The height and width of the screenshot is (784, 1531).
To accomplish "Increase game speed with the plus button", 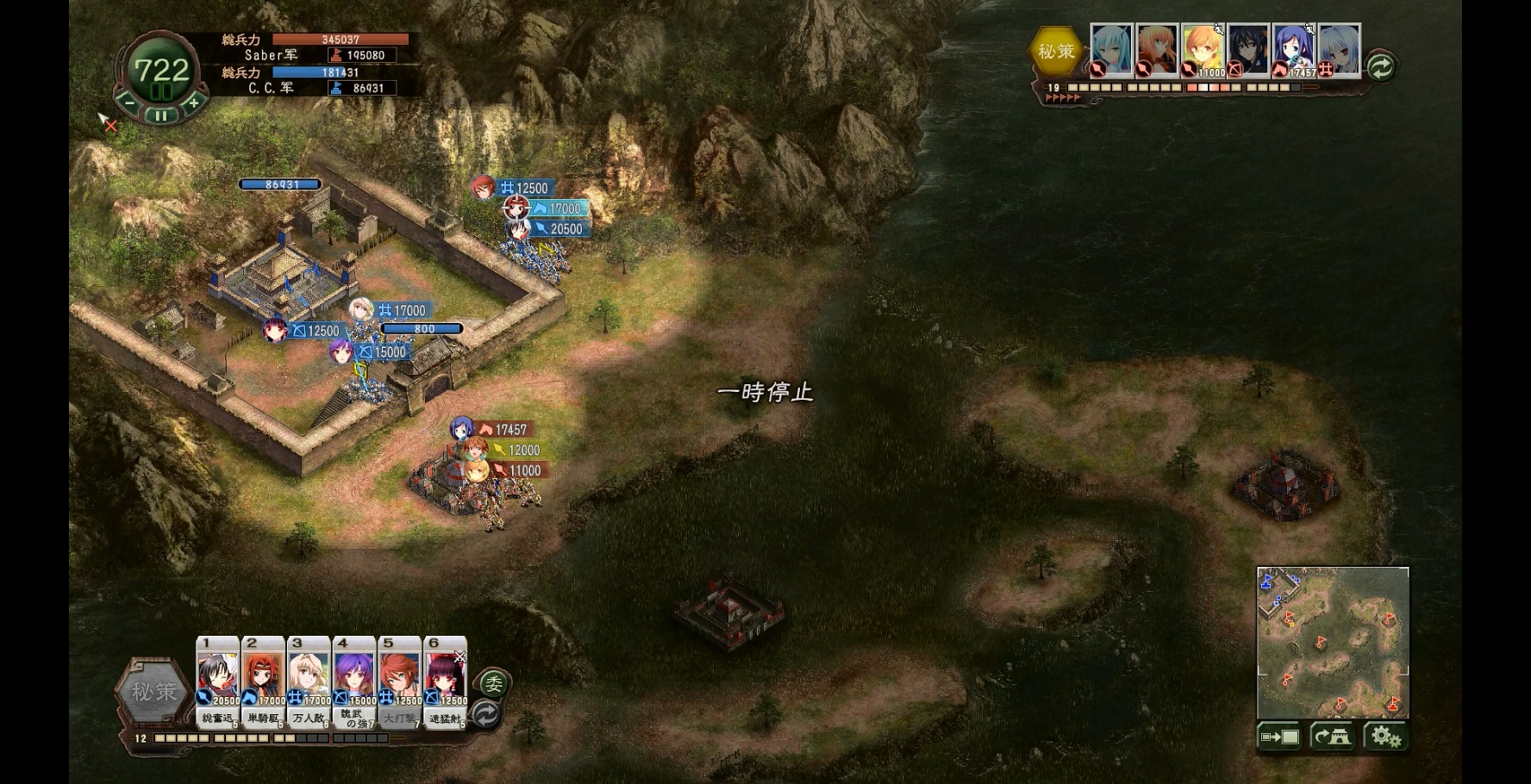I will (x=194, y=103).
